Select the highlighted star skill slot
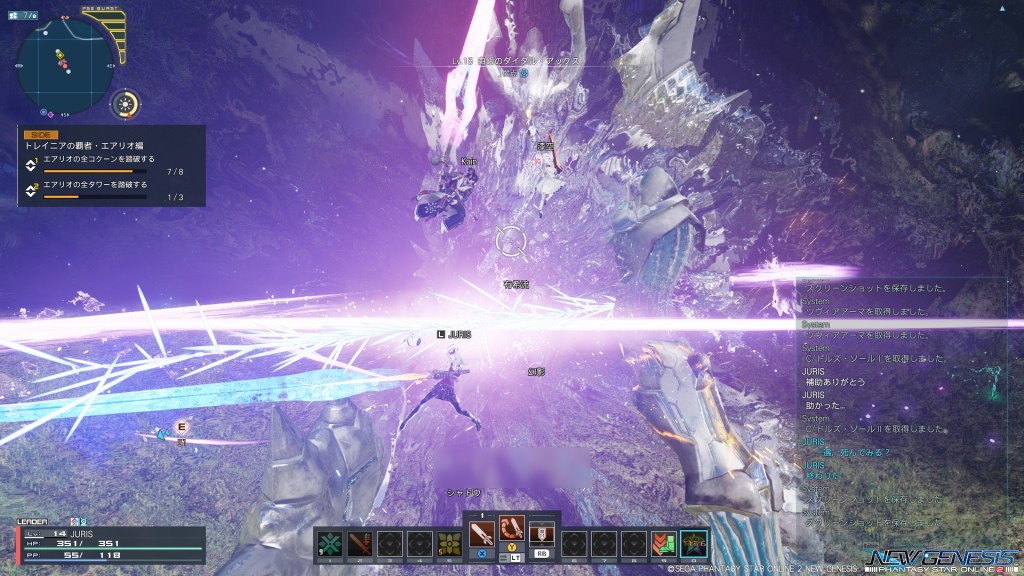The width and height of the screenshot is (1024, 576). [693, 543]
